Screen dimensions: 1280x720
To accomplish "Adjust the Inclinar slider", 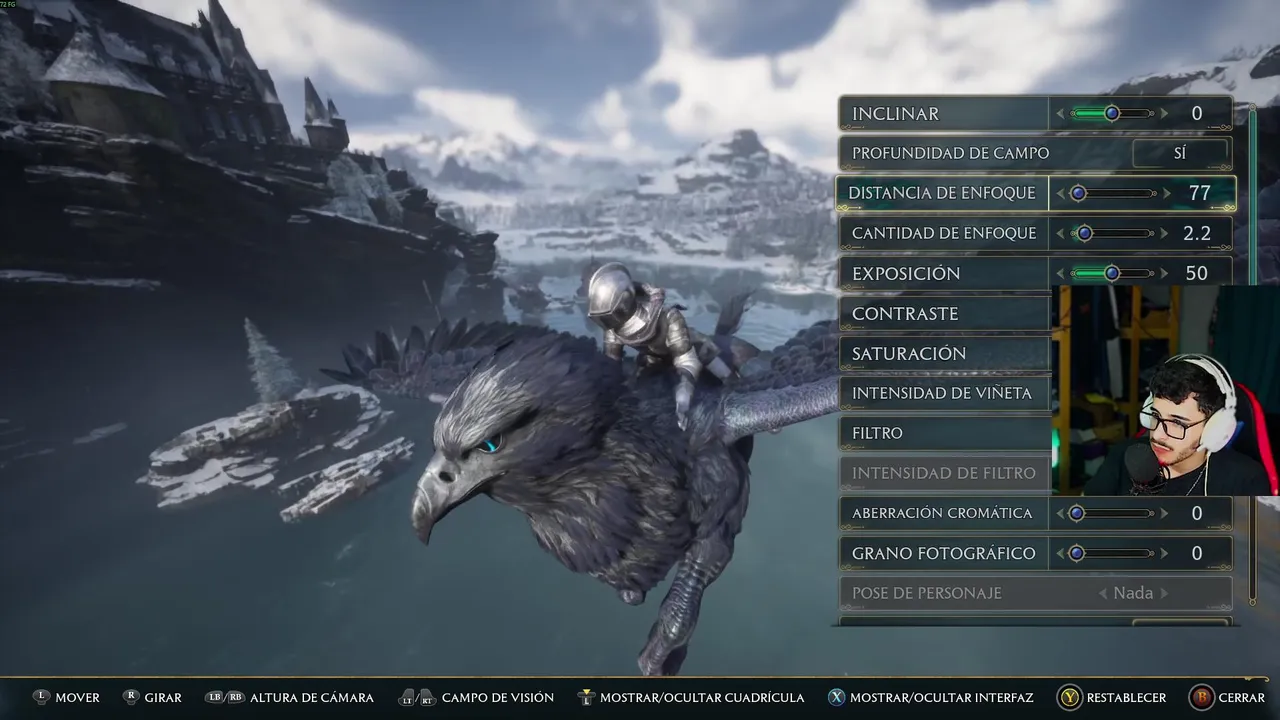I will click(x=1112, y=114).
